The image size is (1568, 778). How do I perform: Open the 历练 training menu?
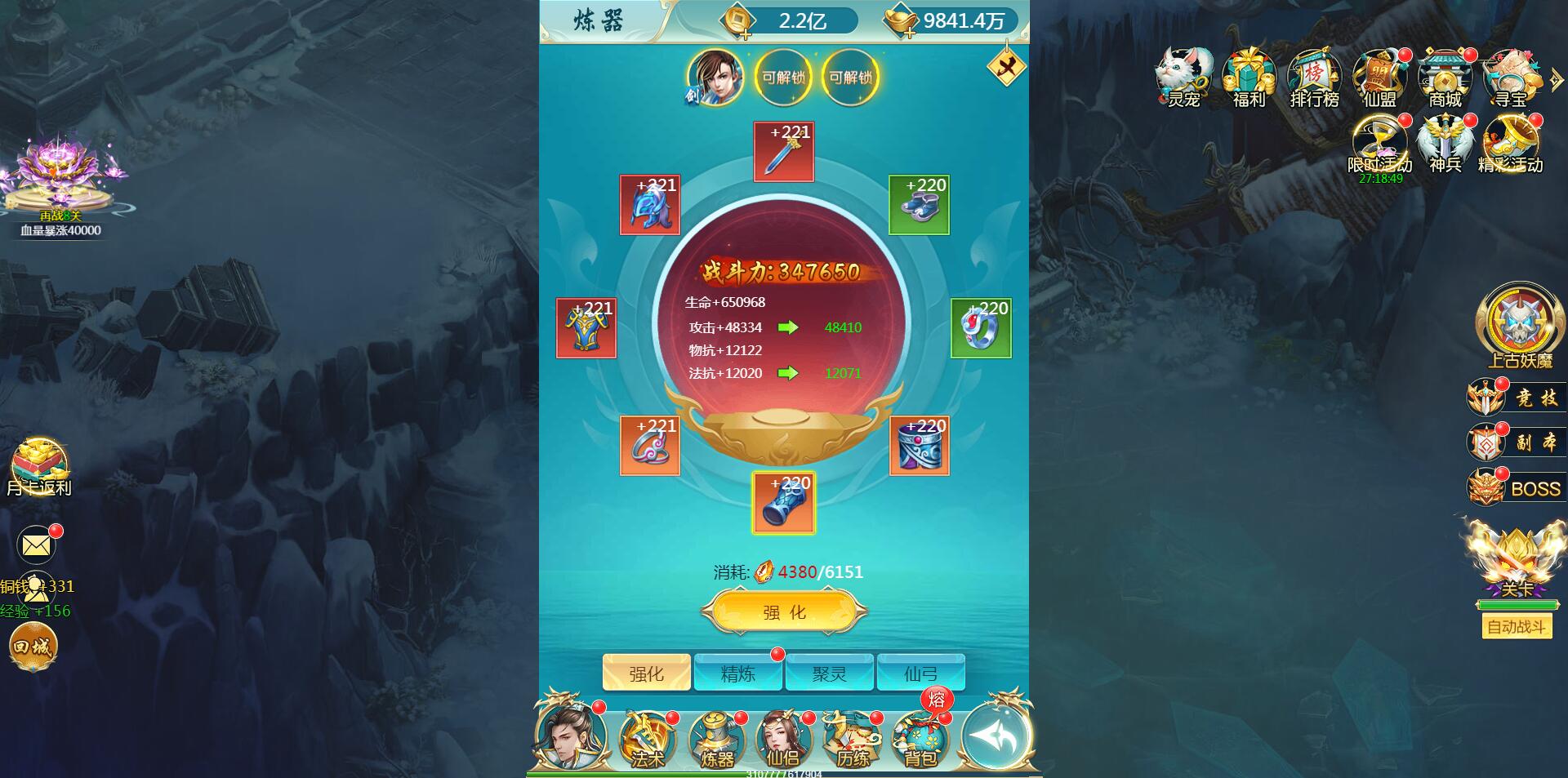tap(852, 740)
